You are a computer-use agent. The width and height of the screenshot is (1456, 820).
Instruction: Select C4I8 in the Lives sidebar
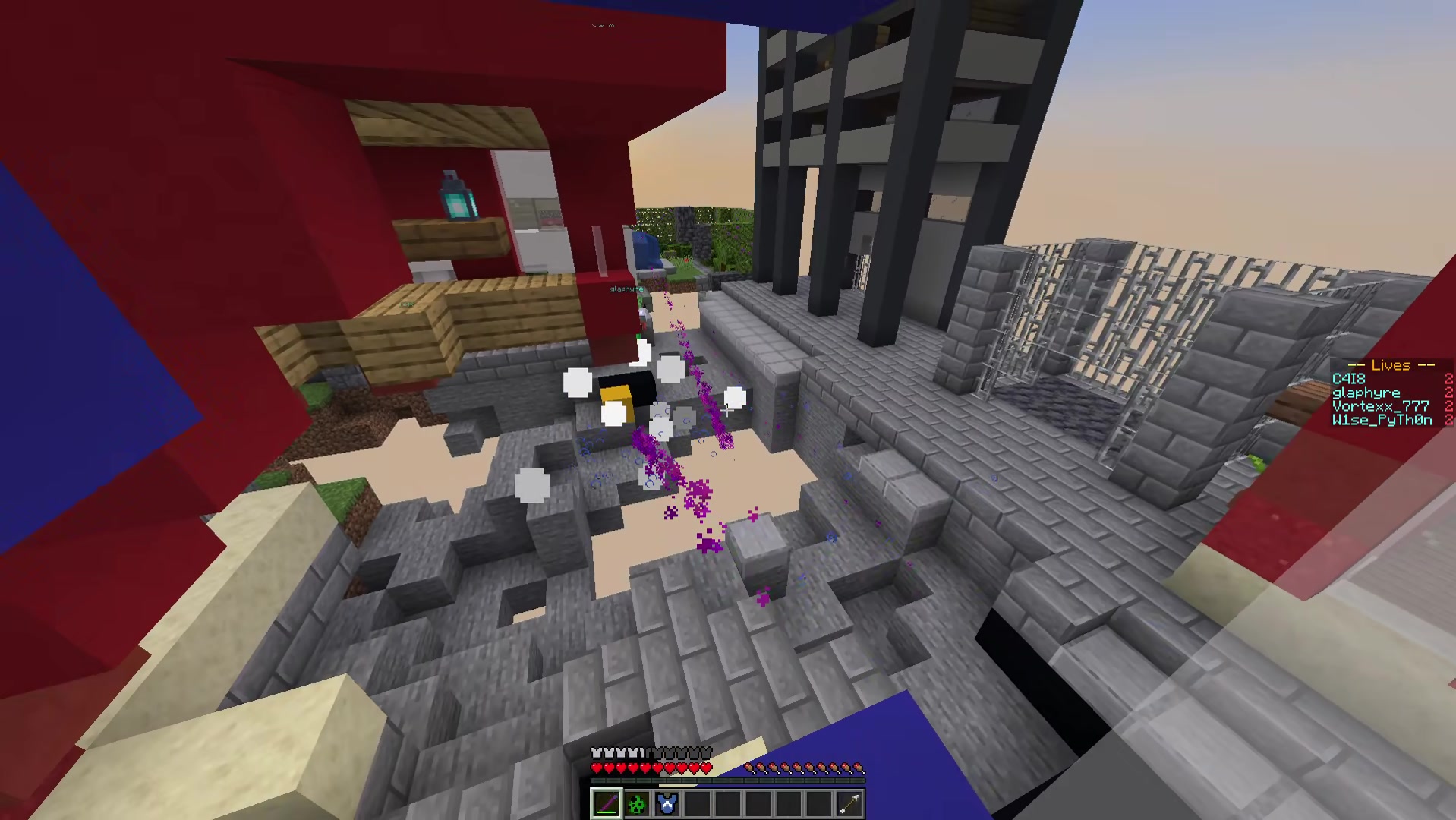pos(1349,379)
